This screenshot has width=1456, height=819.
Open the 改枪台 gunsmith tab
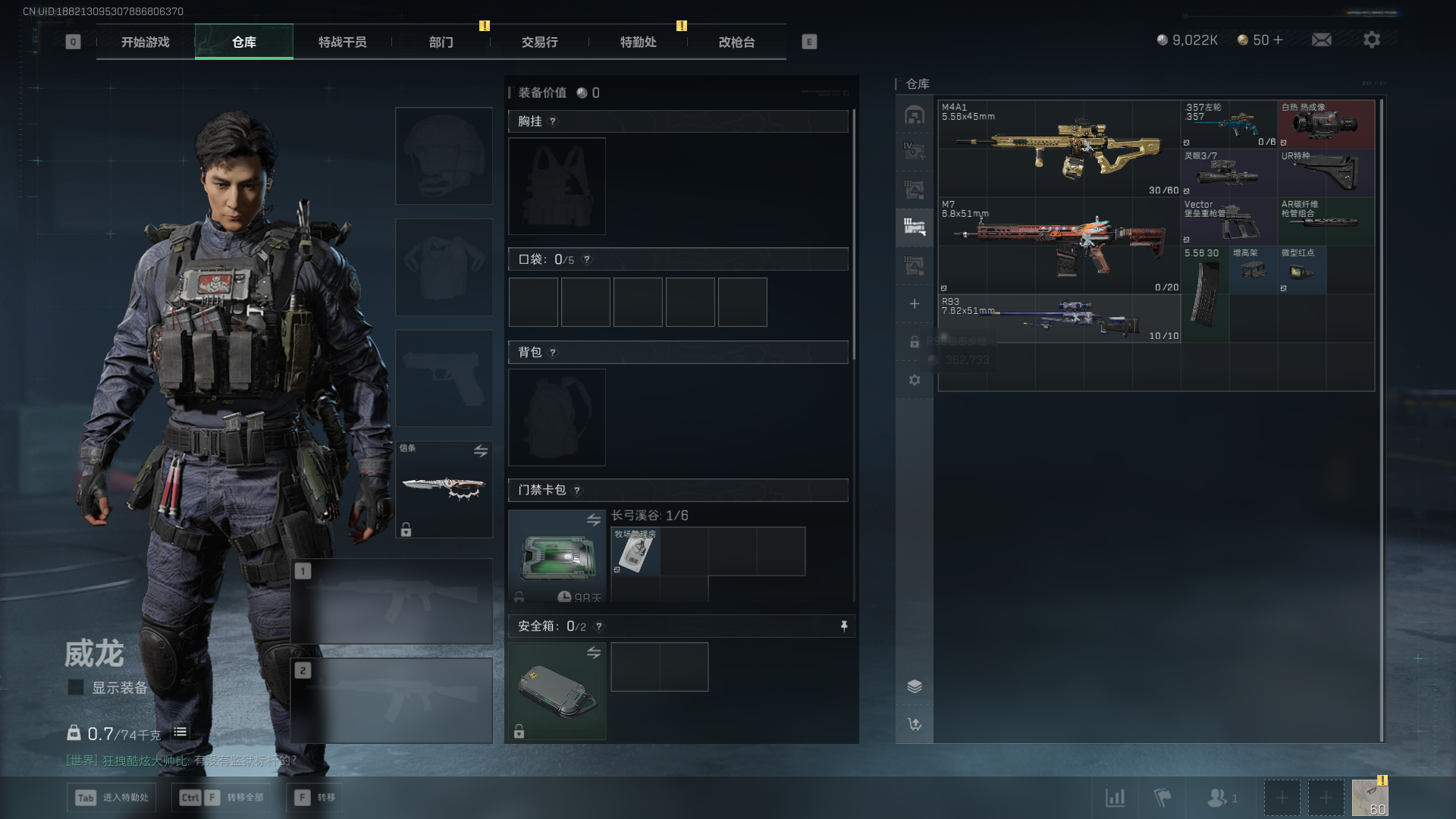tap(736, 42)
